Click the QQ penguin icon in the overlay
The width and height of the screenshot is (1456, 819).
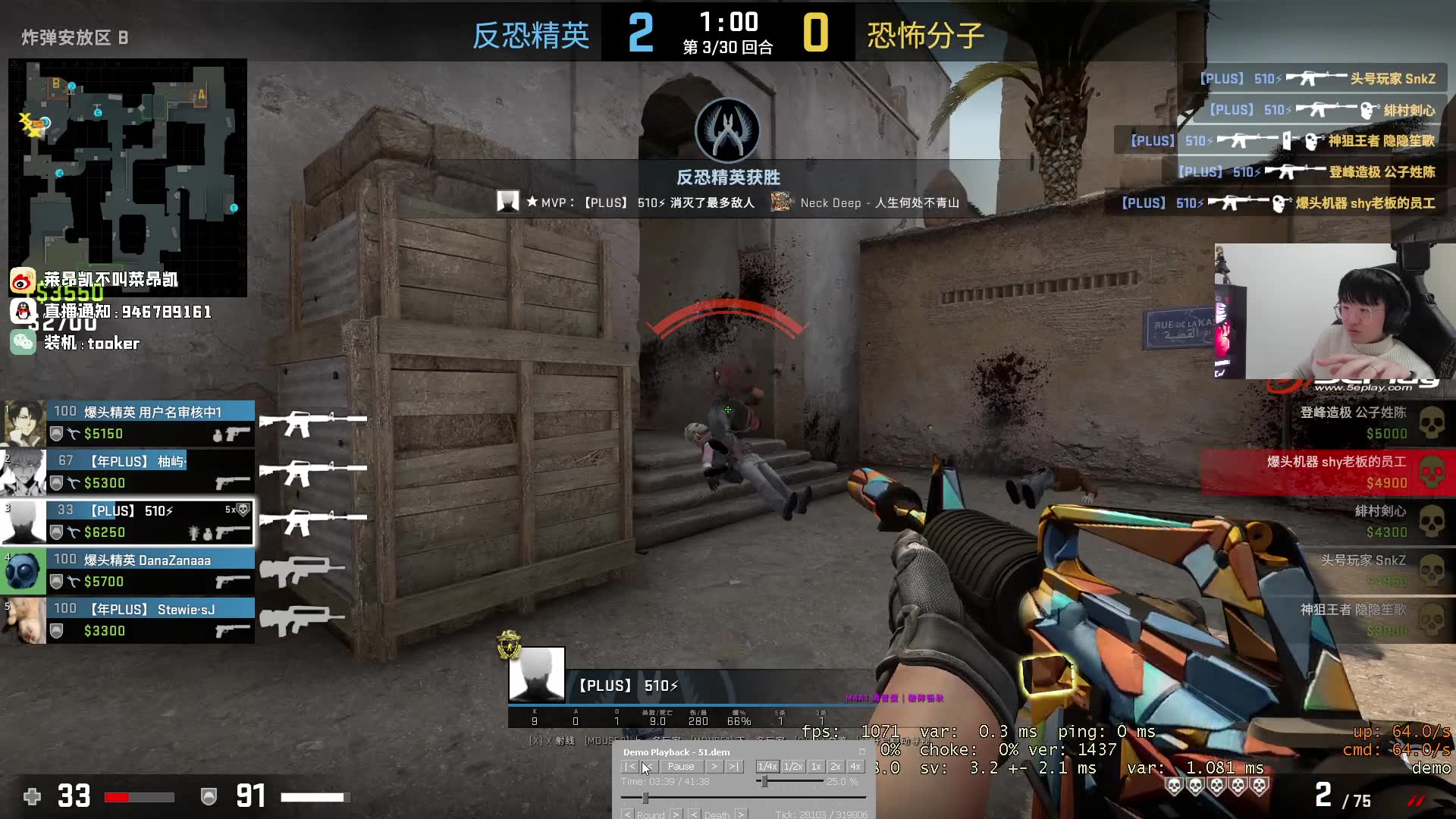point(23,312)
